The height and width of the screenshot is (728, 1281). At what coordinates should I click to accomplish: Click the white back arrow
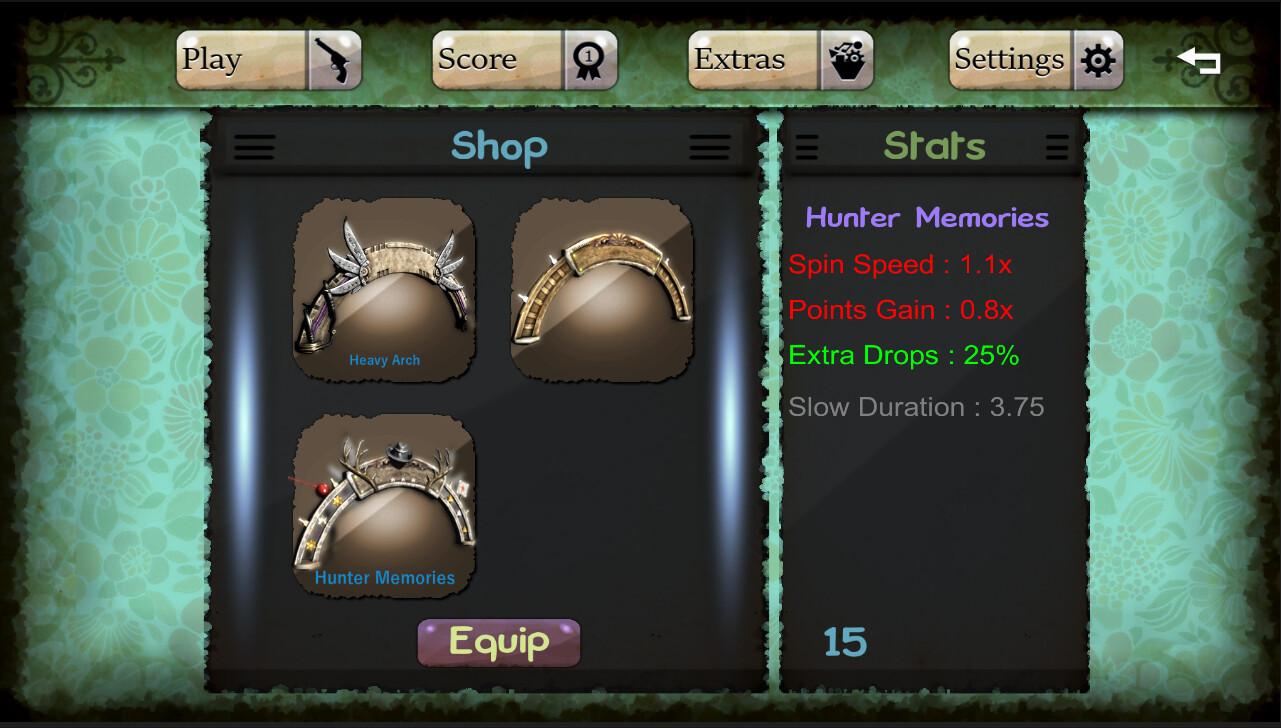pyautogui.click(x=1199, y=61)
